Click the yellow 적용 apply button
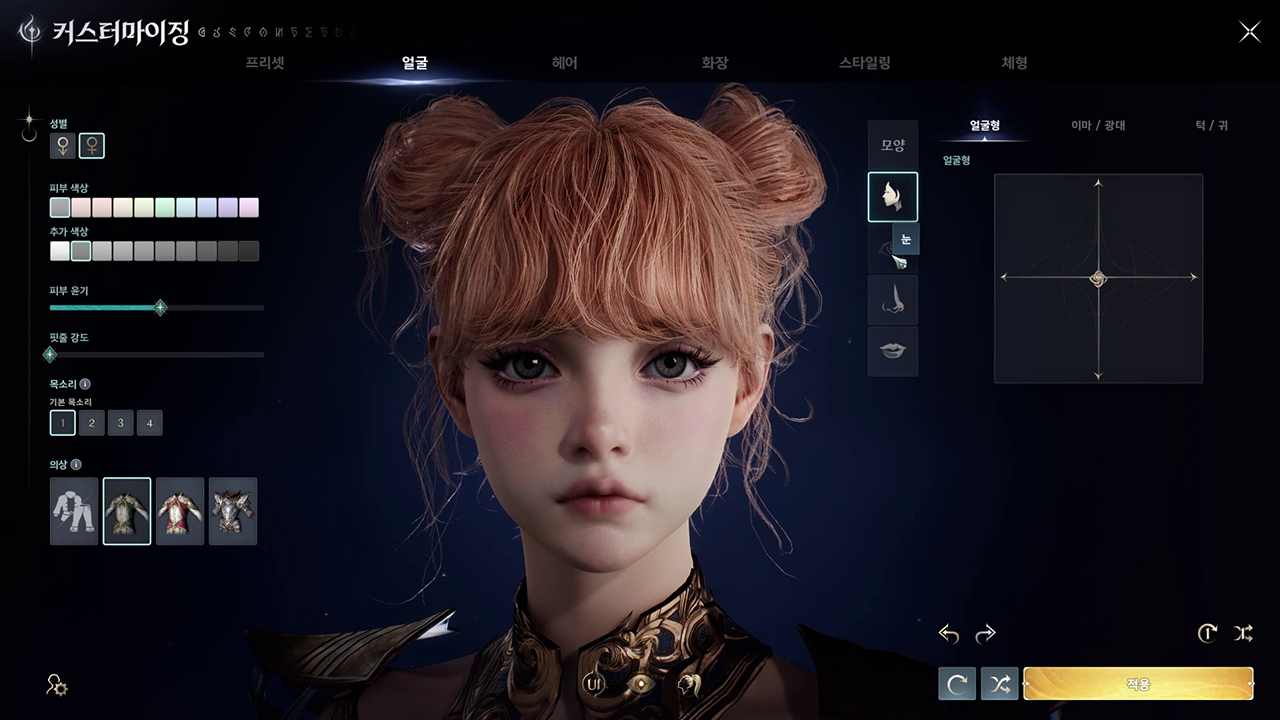 coord(1138,684)
